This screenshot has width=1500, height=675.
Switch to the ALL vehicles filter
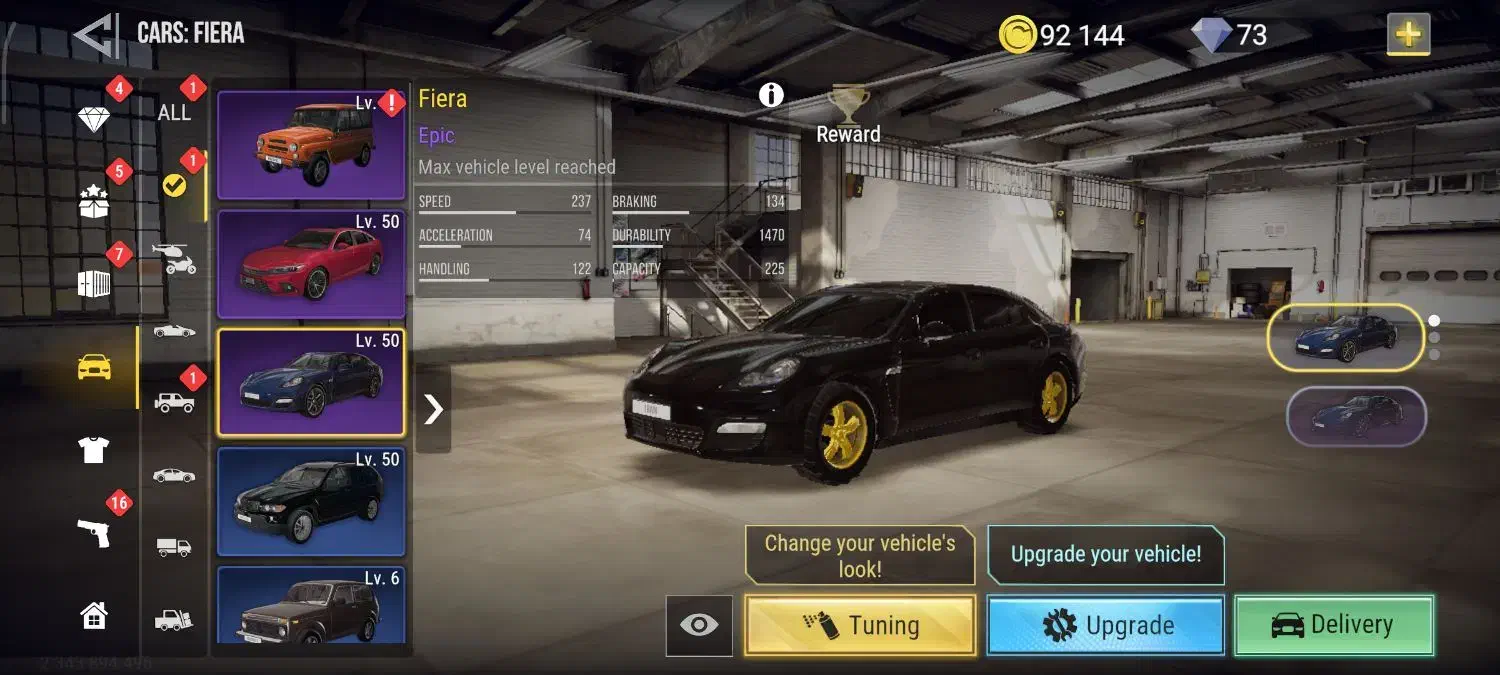(x=174, y=112)
